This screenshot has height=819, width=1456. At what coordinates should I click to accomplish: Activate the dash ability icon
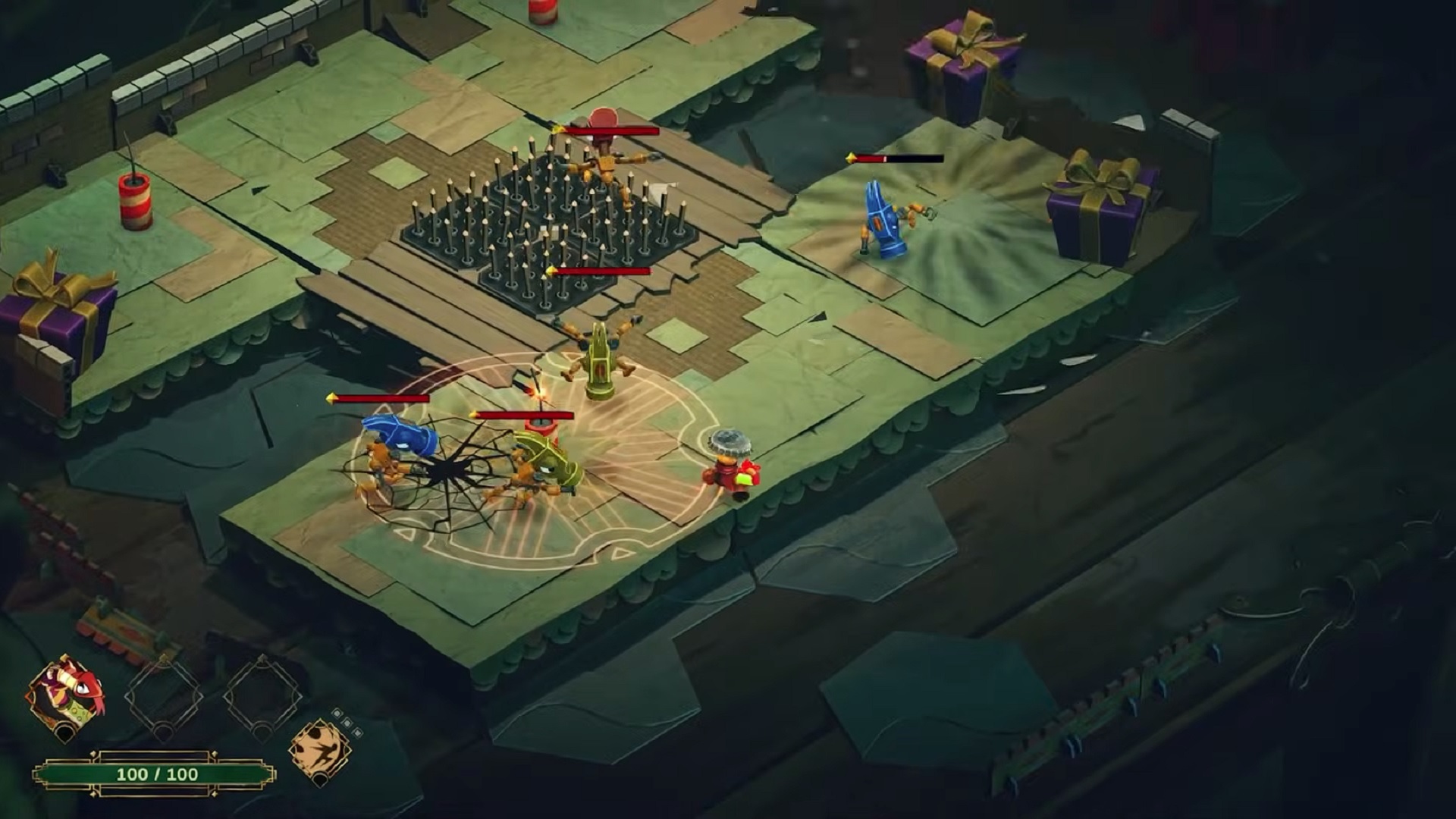click(320, 749)
